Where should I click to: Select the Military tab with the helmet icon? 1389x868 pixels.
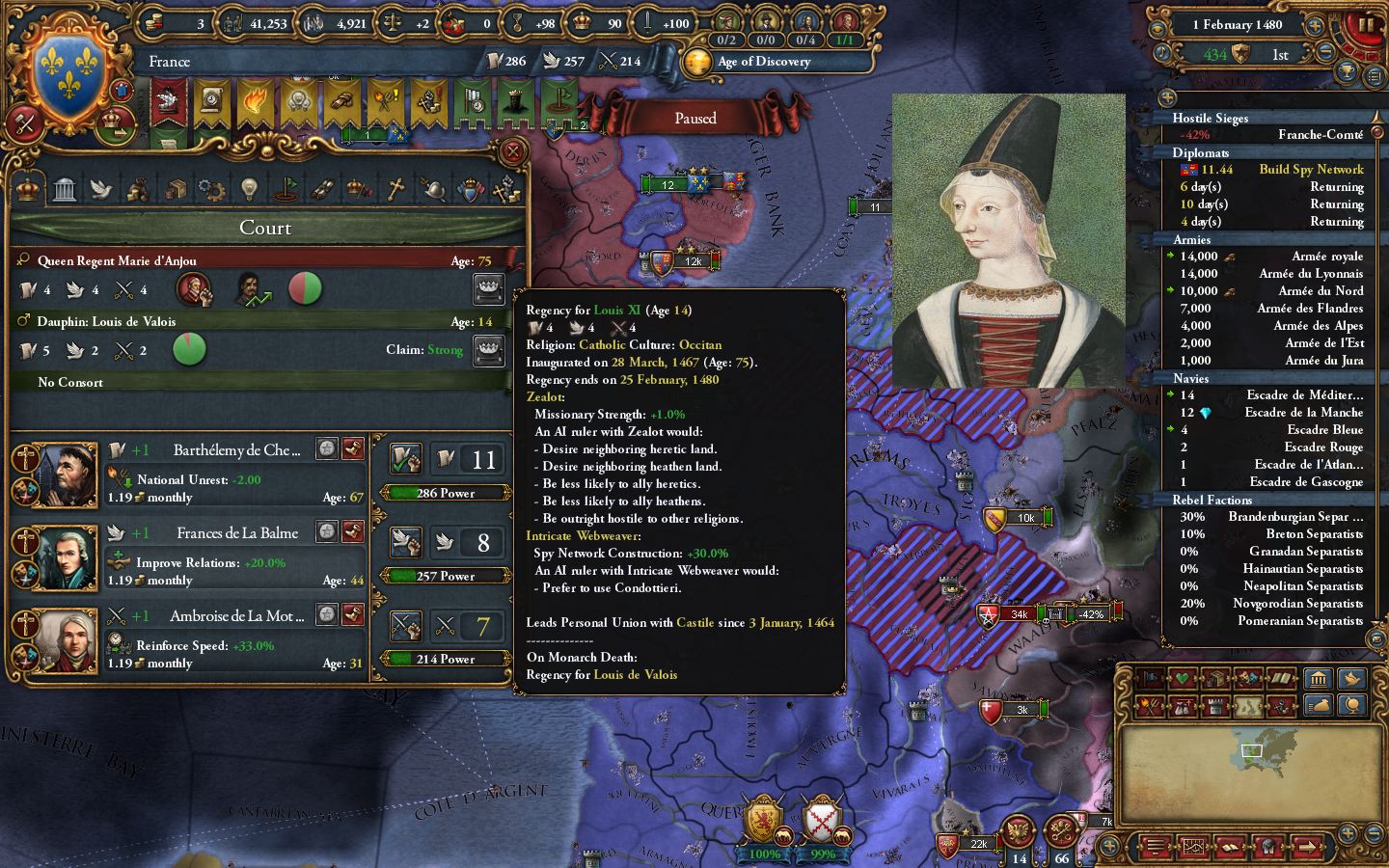(433, 188)
